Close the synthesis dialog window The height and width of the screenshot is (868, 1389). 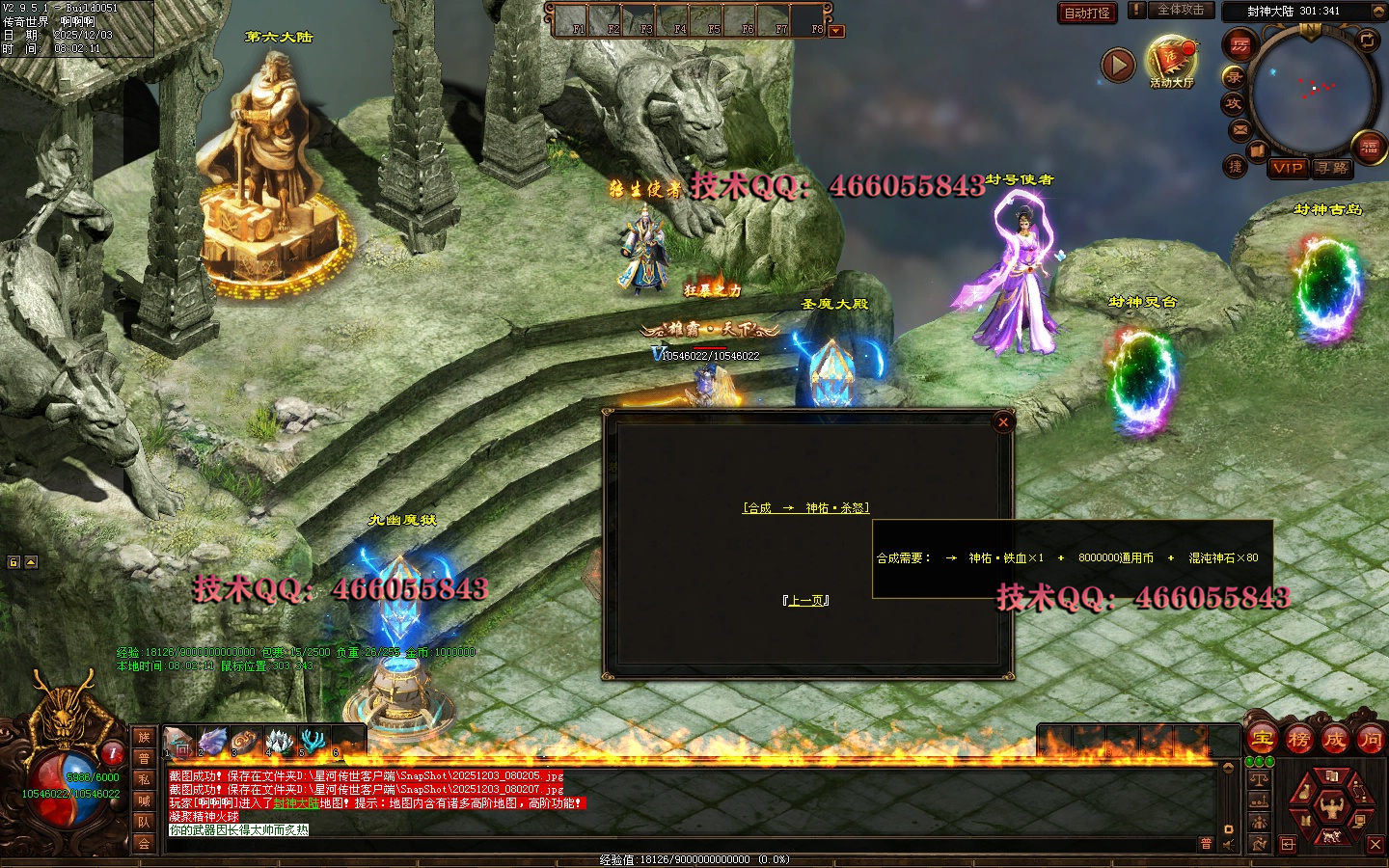pyautogui.click(x=1003, y=421)
